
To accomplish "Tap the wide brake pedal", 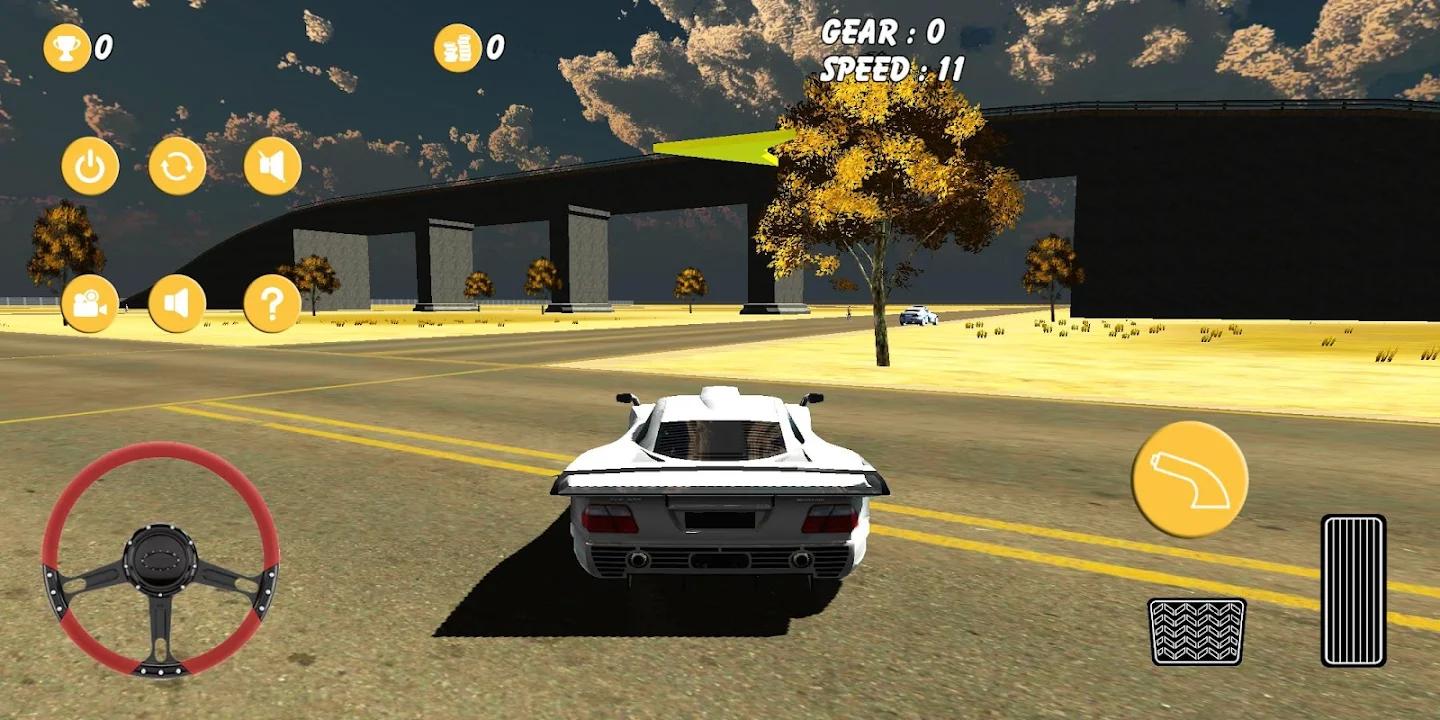I will click(x=1196, y=631).
